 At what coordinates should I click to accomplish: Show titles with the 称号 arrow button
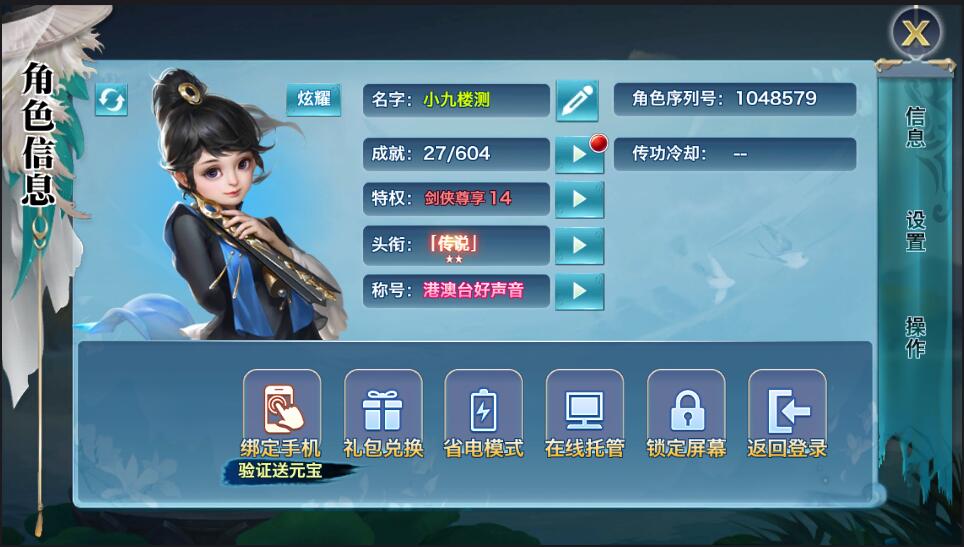579,291
